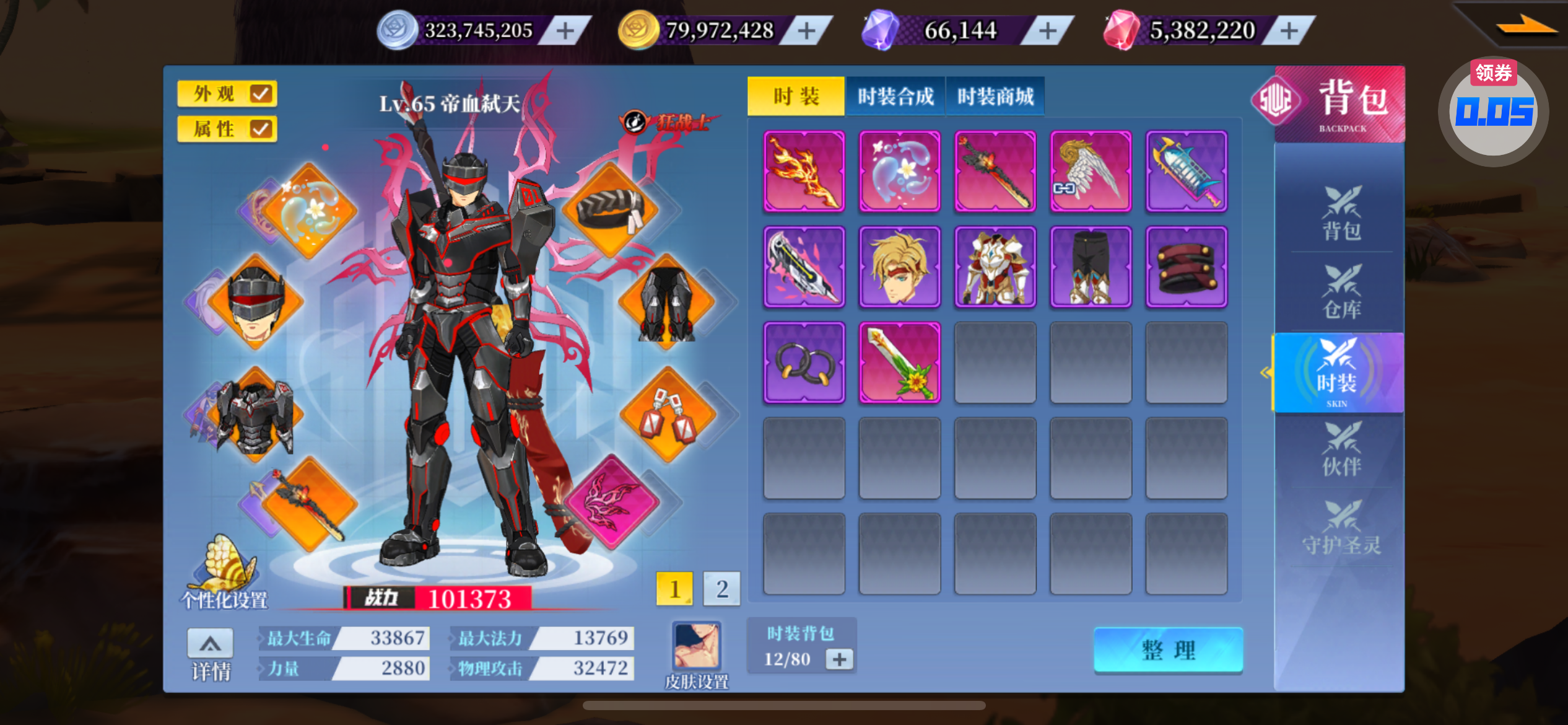Add more red gems with plus button
This screenshot has width=1568, height=725.
point(1289,30)
